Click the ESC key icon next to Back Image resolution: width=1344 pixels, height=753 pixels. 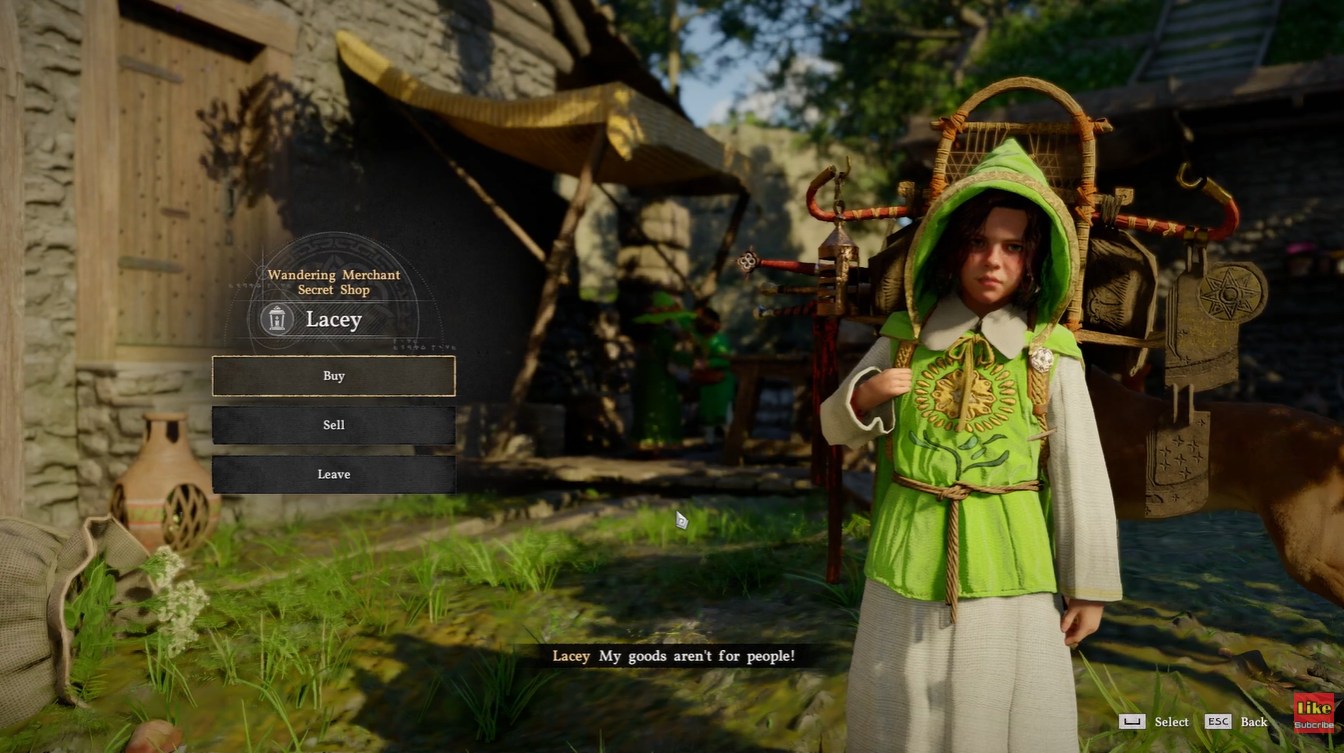[x=1217, y=722]
